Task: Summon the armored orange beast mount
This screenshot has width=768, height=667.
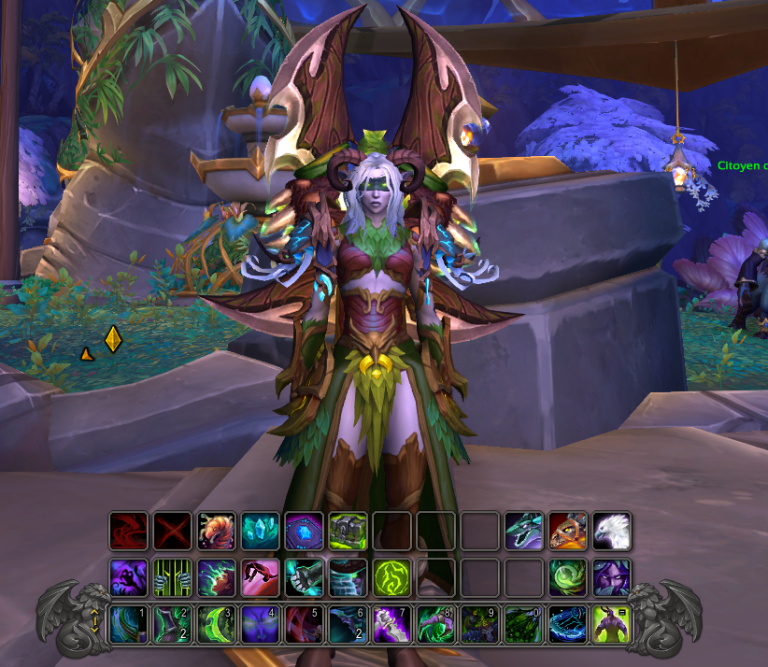Action: pos(568,531)
